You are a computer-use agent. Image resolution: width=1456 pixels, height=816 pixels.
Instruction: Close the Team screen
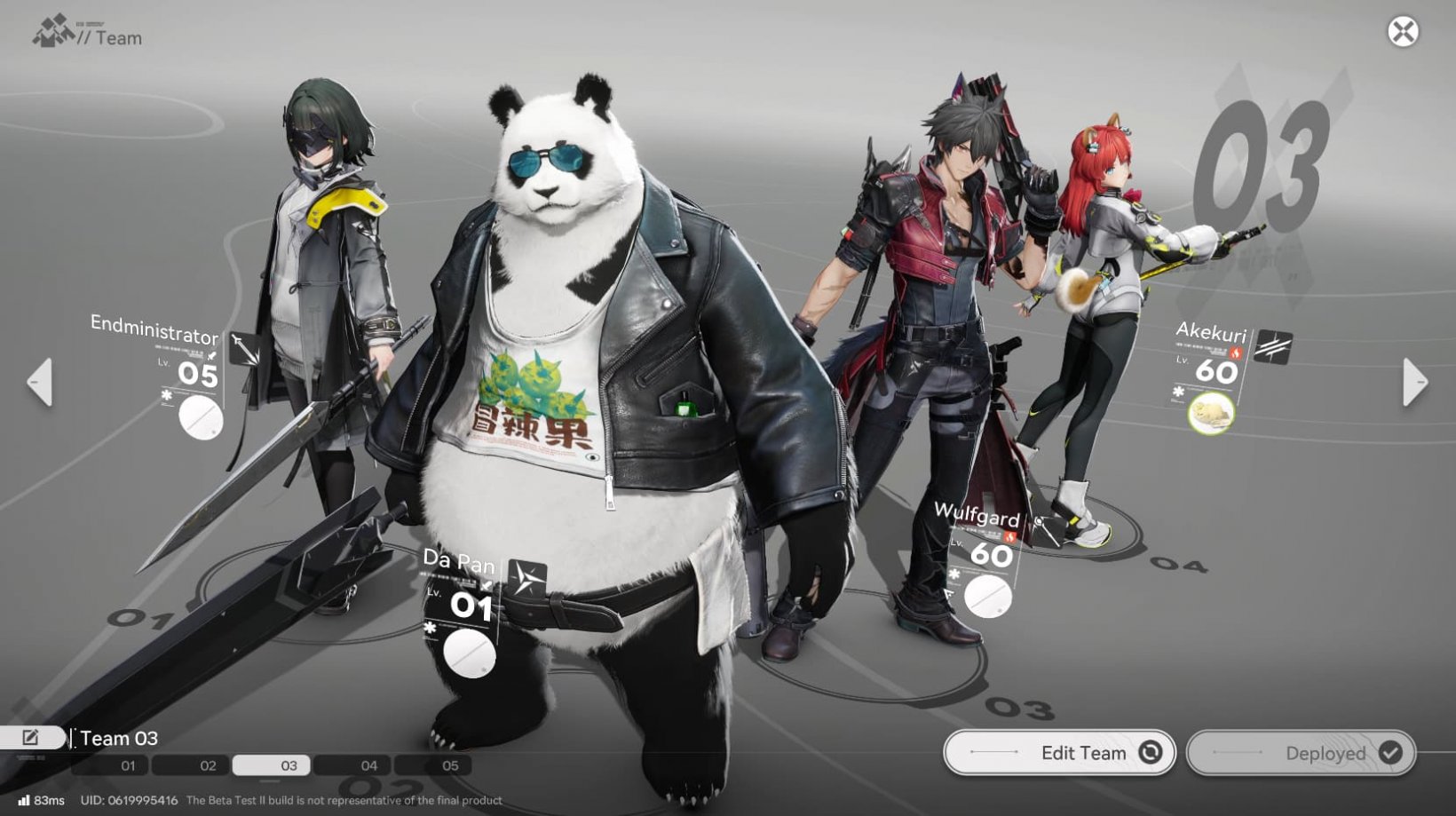coord(1403,33)
